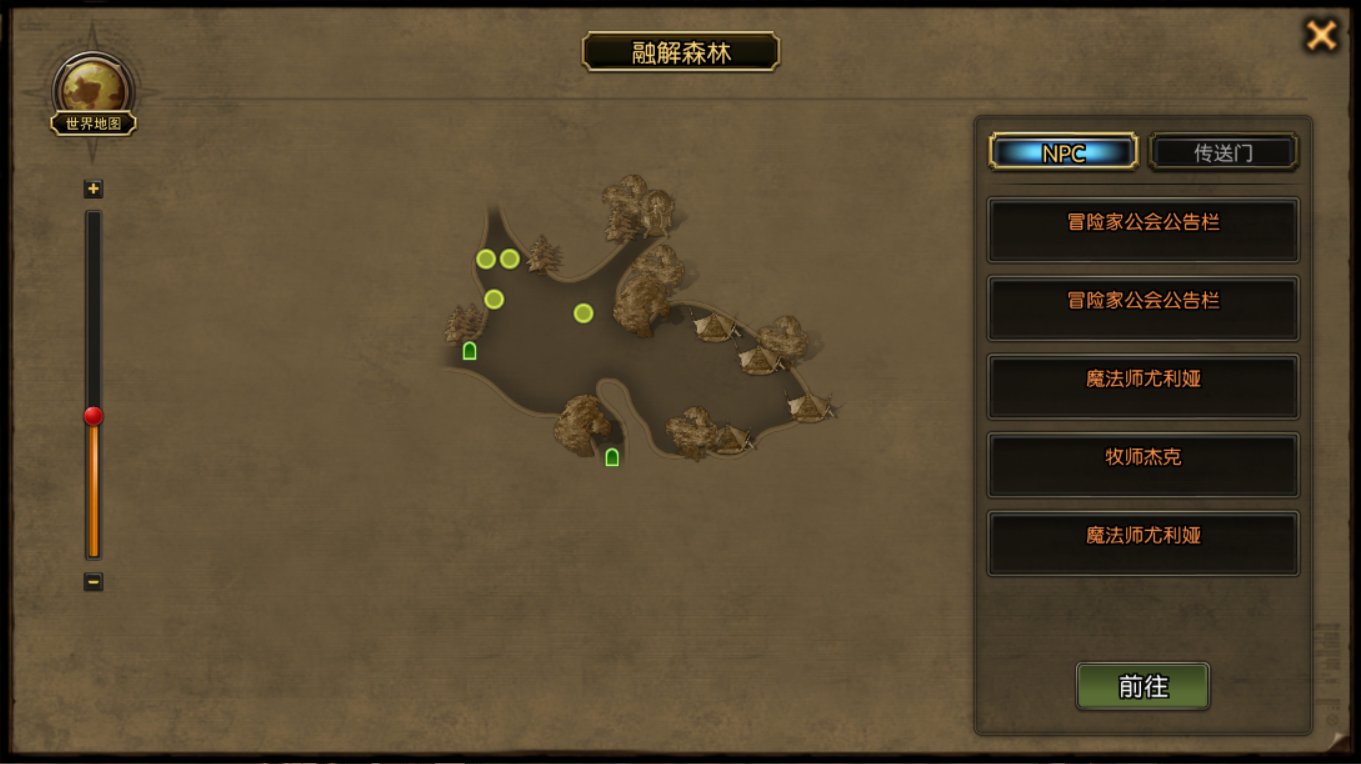Click the green 前往 go button
This screenshot has width=1361, height=764.
[1143, 687]
